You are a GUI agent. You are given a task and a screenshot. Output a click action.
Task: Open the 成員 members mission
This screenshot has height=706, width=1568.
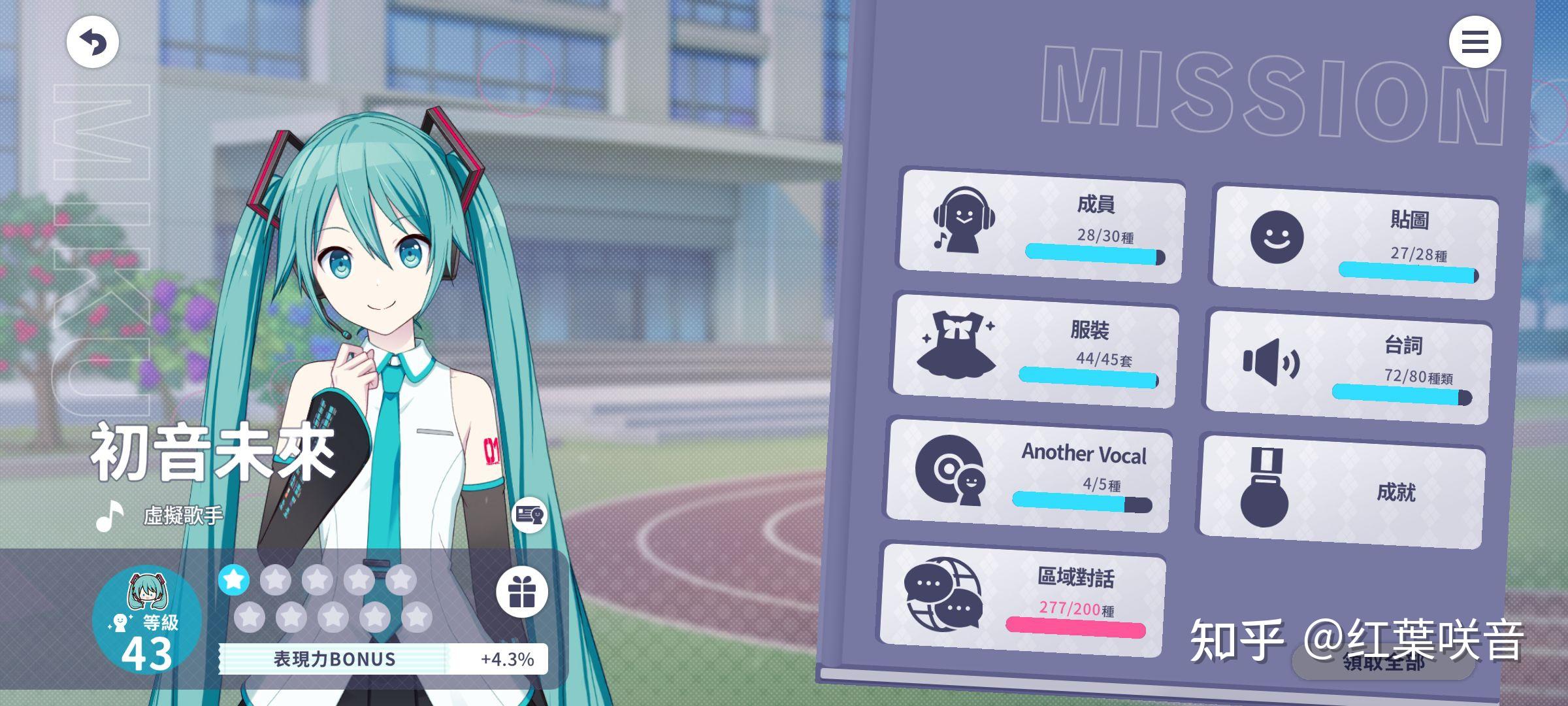tap(1041, 226)
